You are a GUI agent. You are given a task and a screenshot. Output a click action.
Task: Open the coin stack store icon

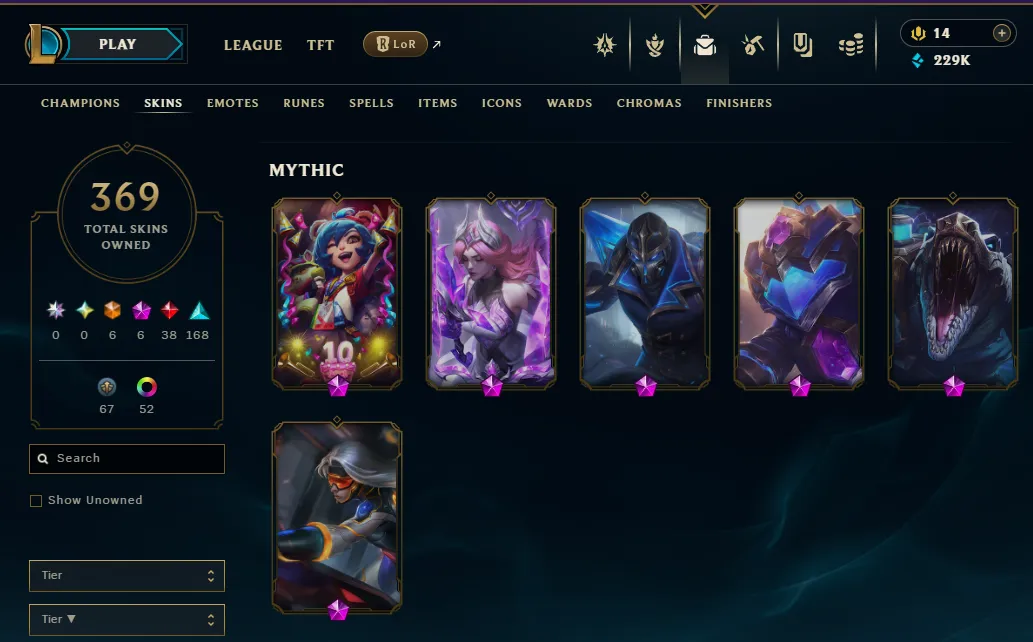851,45
